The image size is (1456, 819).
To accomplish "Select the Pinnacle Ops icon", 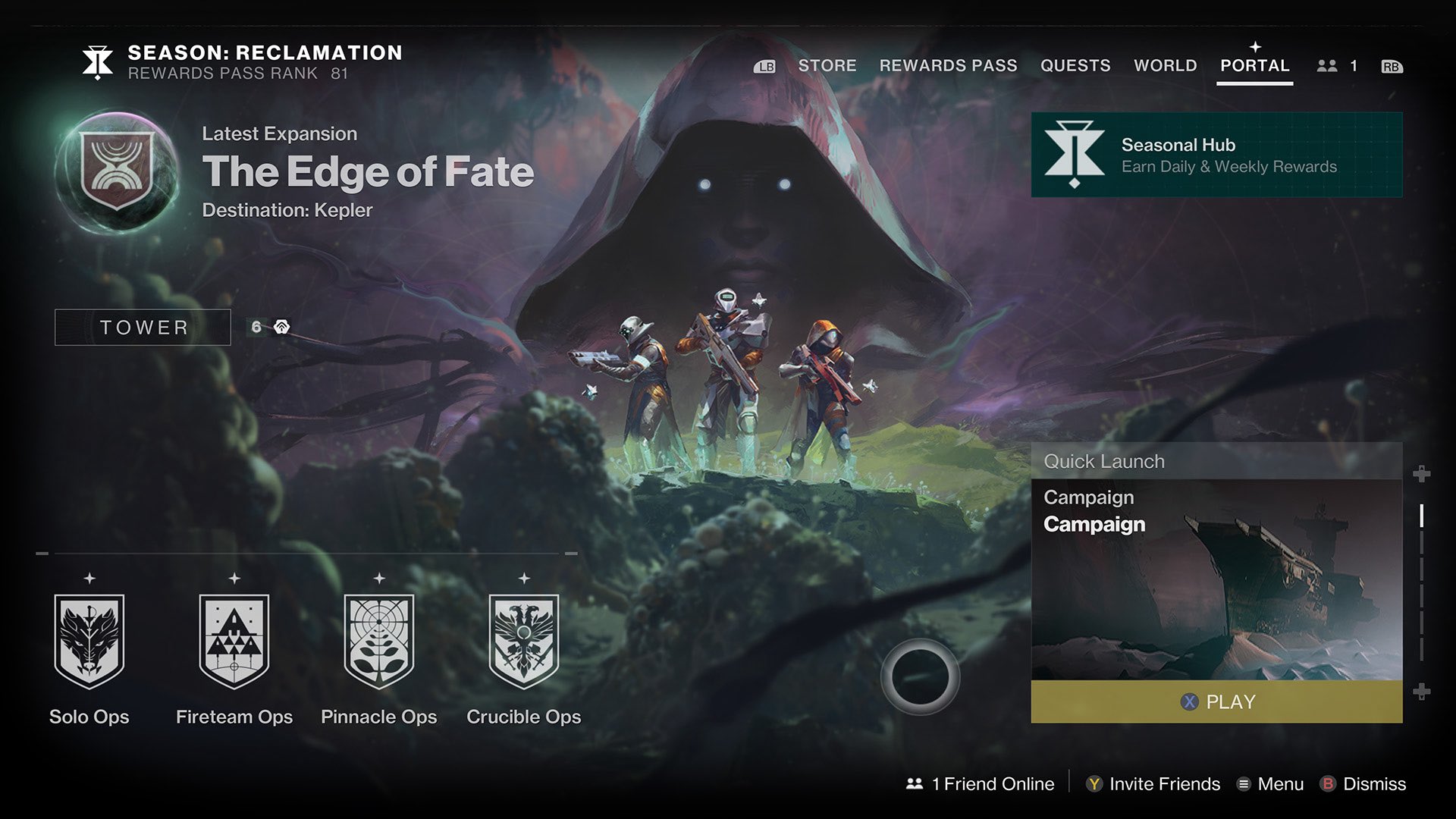I will coord(378,643).
